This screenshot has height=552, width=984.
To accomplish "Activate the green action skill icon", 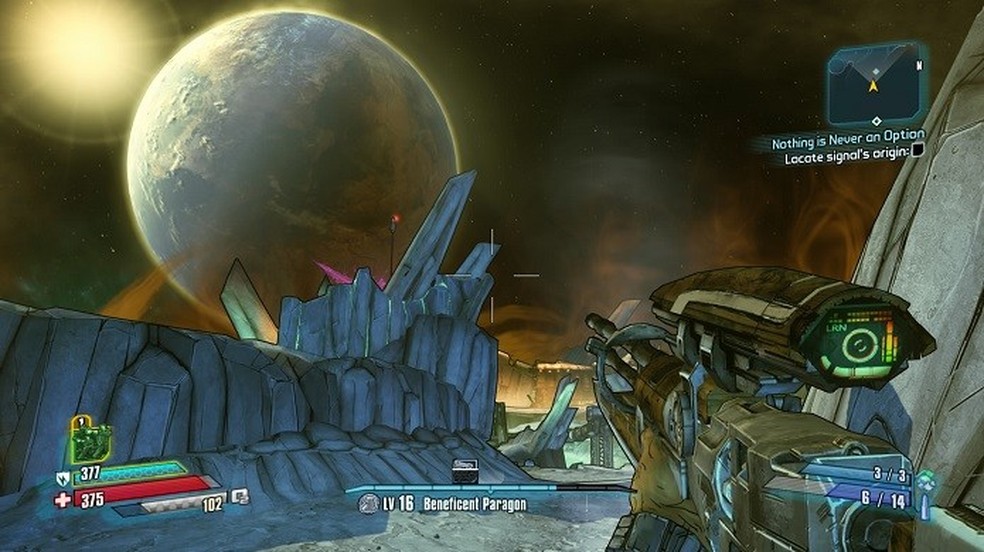I will [90, 440].
